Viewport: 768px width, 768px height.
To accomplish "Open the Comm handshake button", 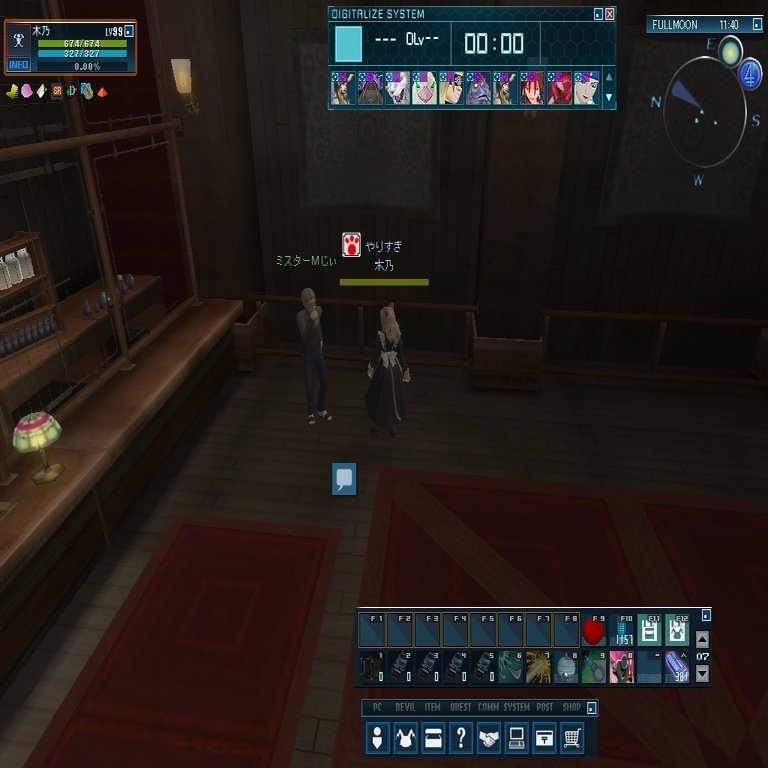I will coord(489,739).
